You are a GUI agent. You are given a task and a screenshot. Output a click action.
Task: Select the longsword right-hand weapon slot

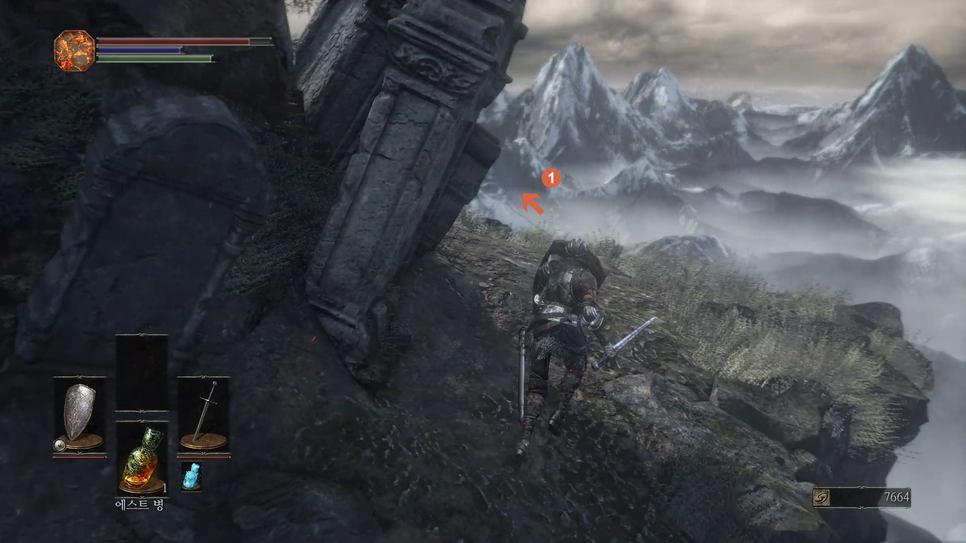204,415
